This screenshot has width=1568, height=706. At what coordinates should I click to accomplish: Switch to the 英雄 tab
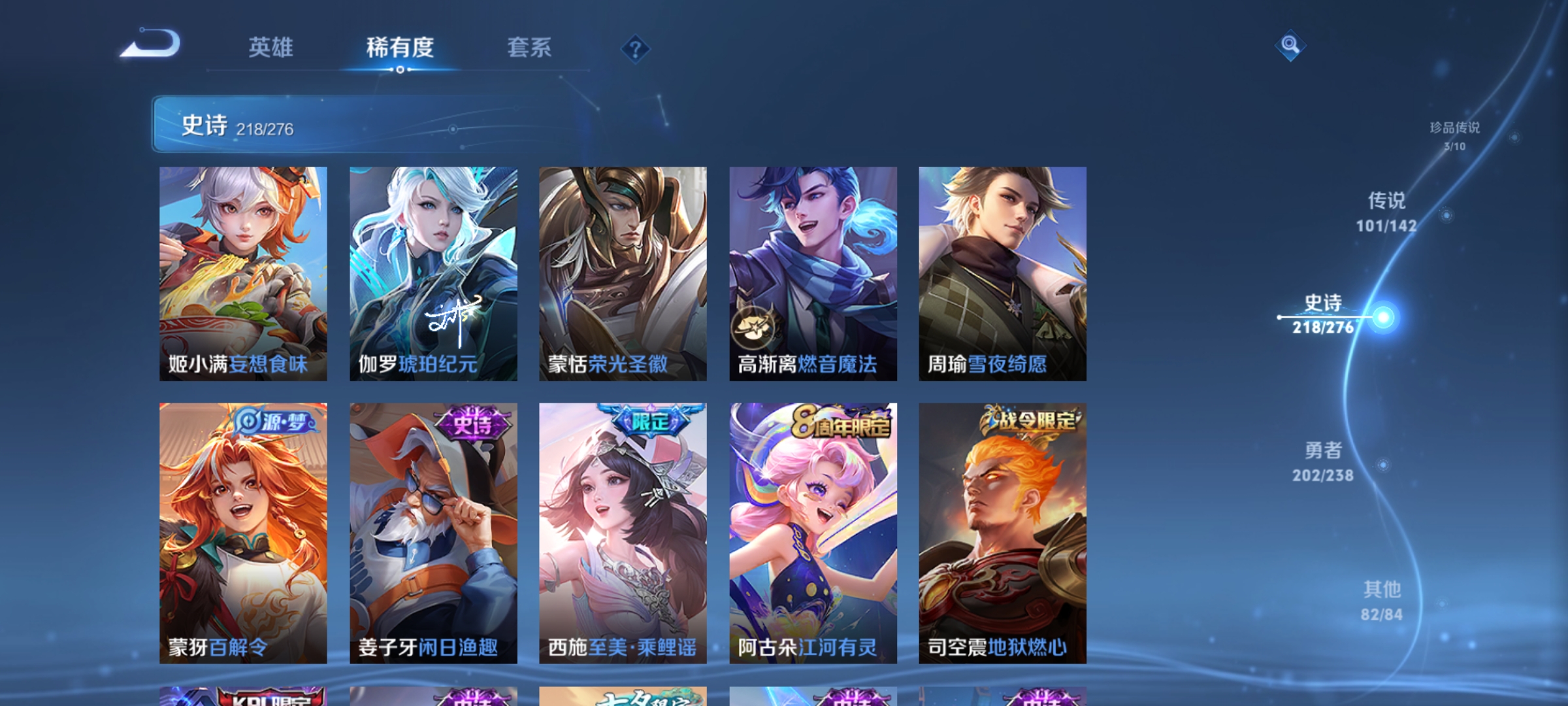[272, 47]
